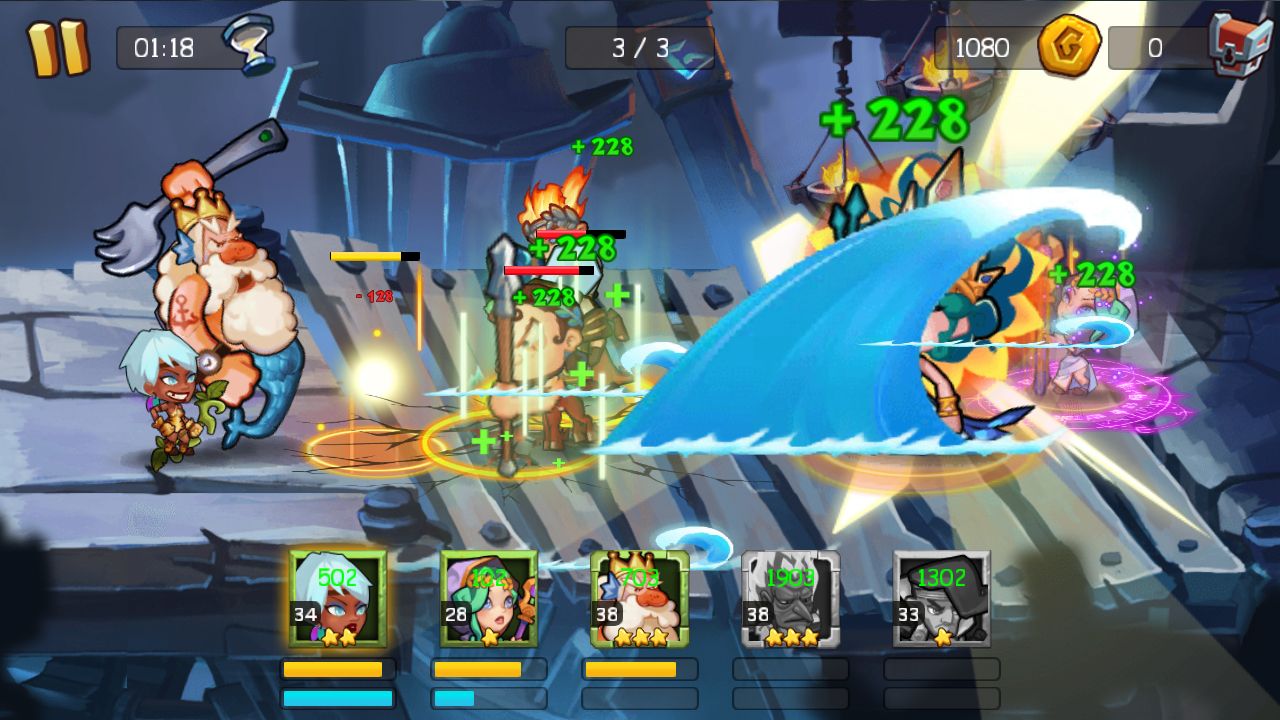The image size is (1280, 720).
Task: Tap the gray stone-faced hero portrait
Action: coord(791,600)
